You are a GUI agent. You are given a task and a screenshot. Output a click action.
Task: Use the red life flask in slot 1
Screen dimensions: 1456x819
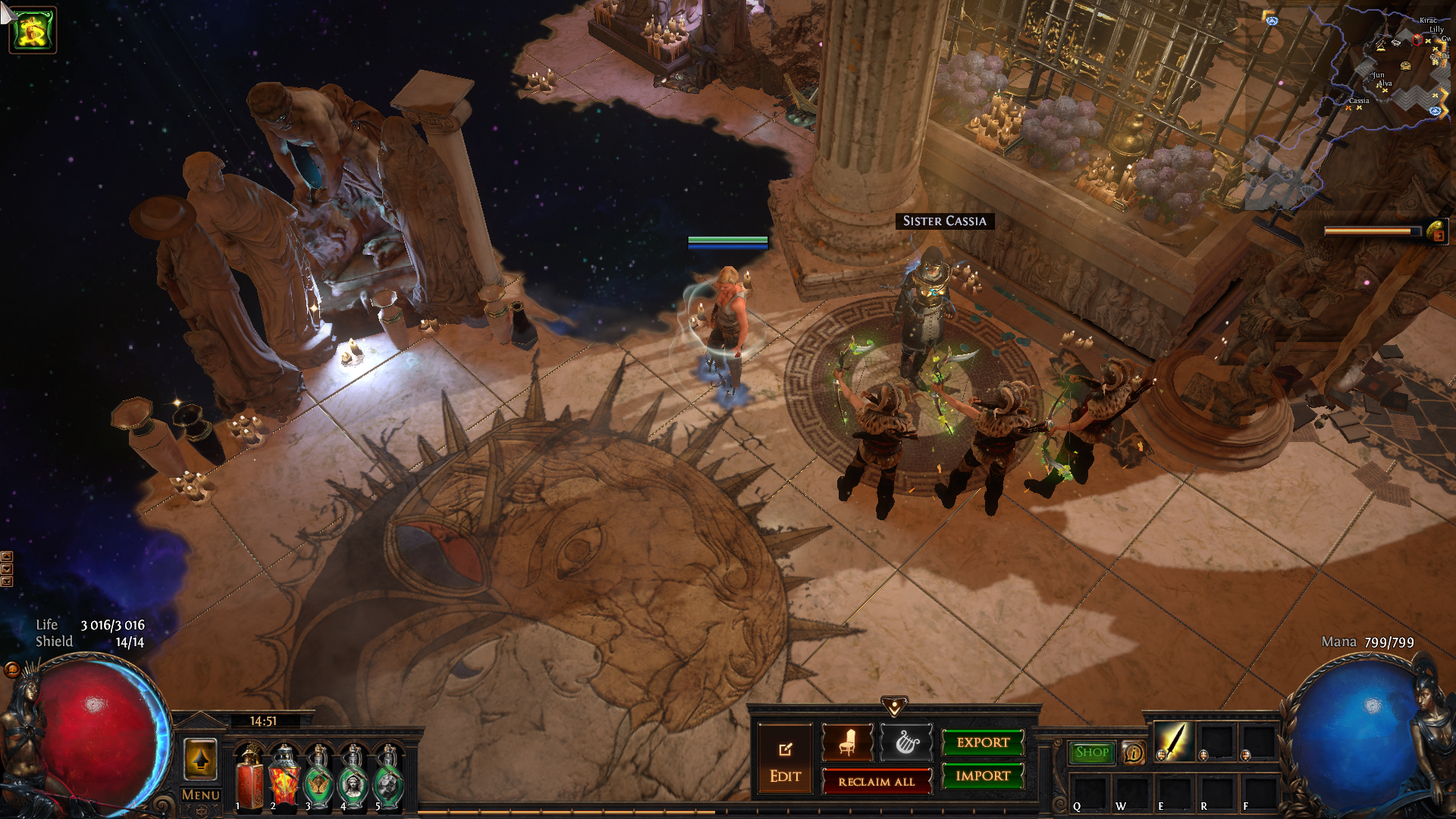249,776
